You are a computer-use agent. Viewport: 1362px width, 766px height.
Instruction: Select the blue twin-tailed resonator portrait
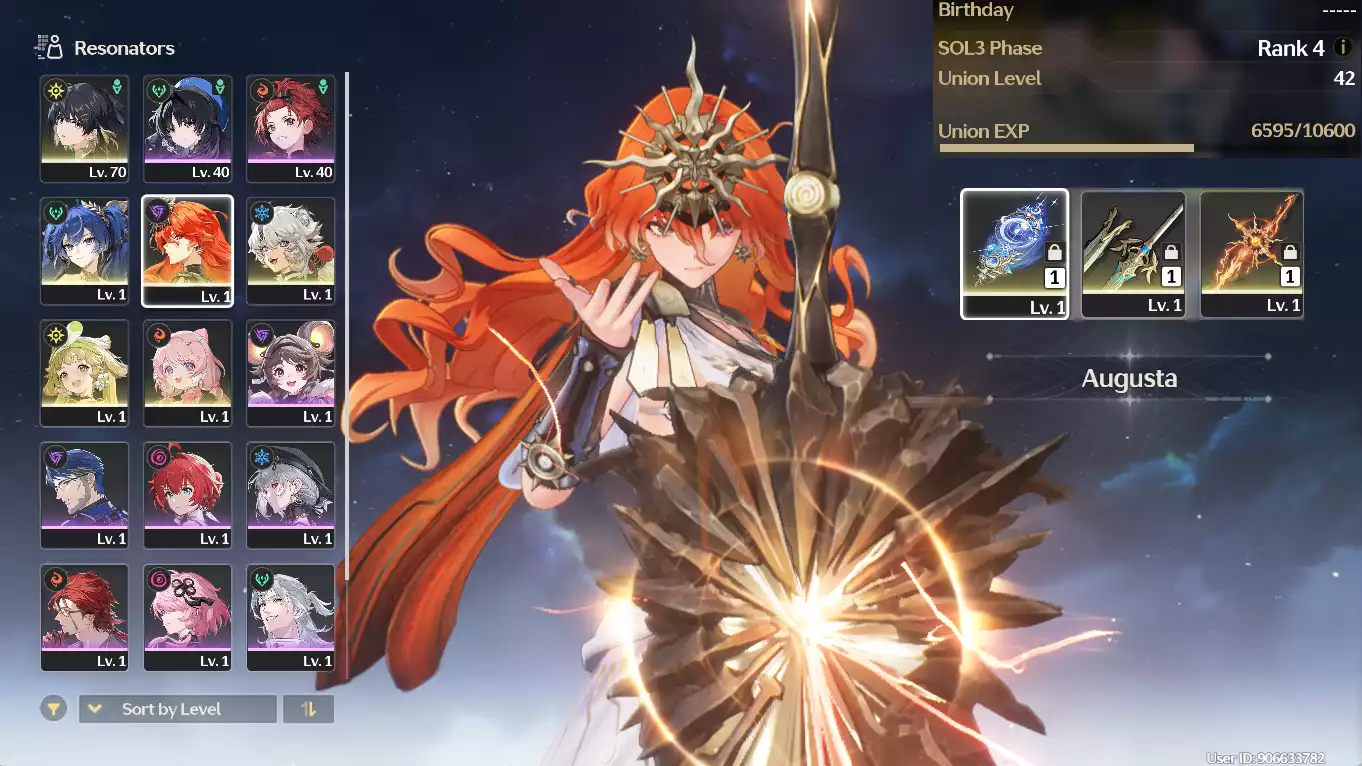tap(85, 250)
